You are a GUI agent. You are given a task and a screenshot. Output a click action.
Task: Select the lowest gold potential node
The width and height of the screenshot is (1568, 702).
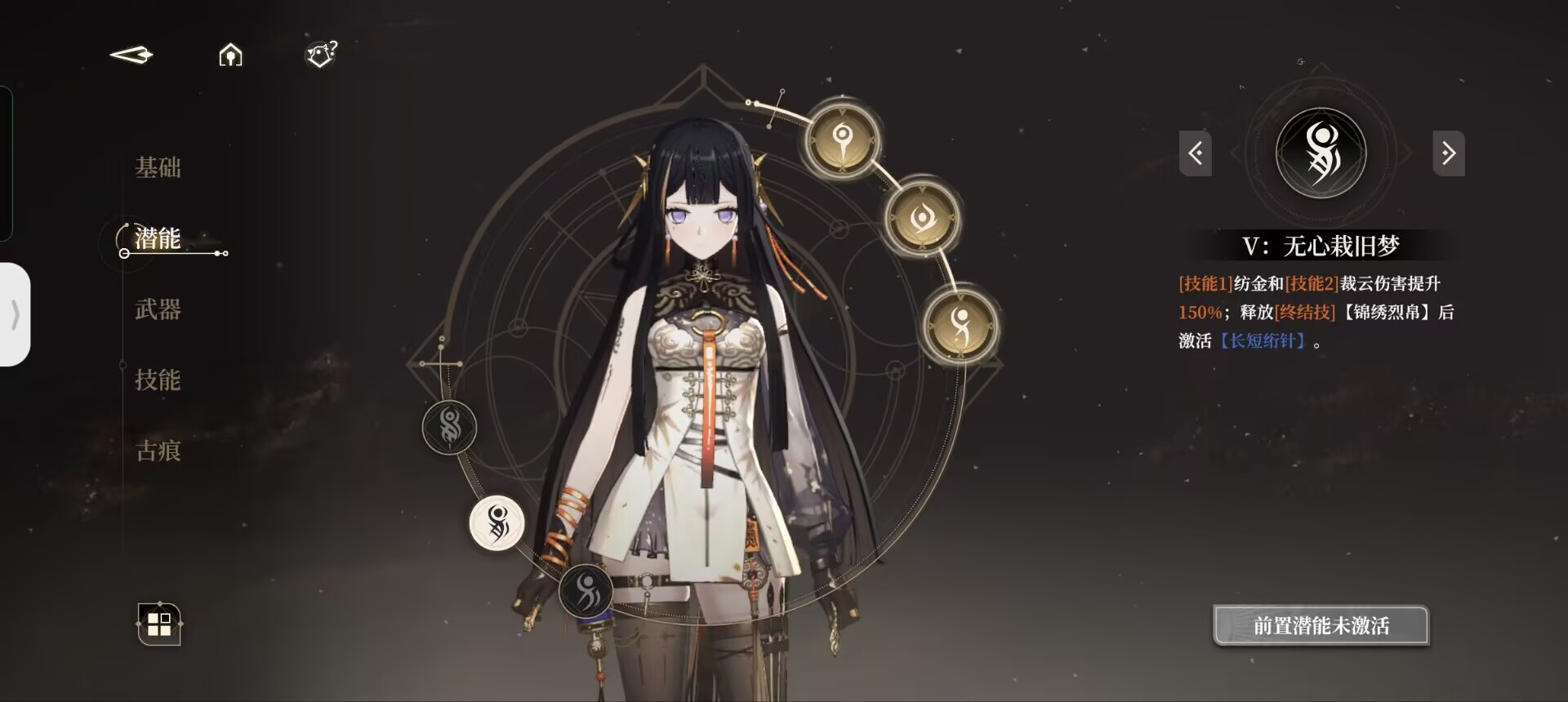[x=960, y=324]
